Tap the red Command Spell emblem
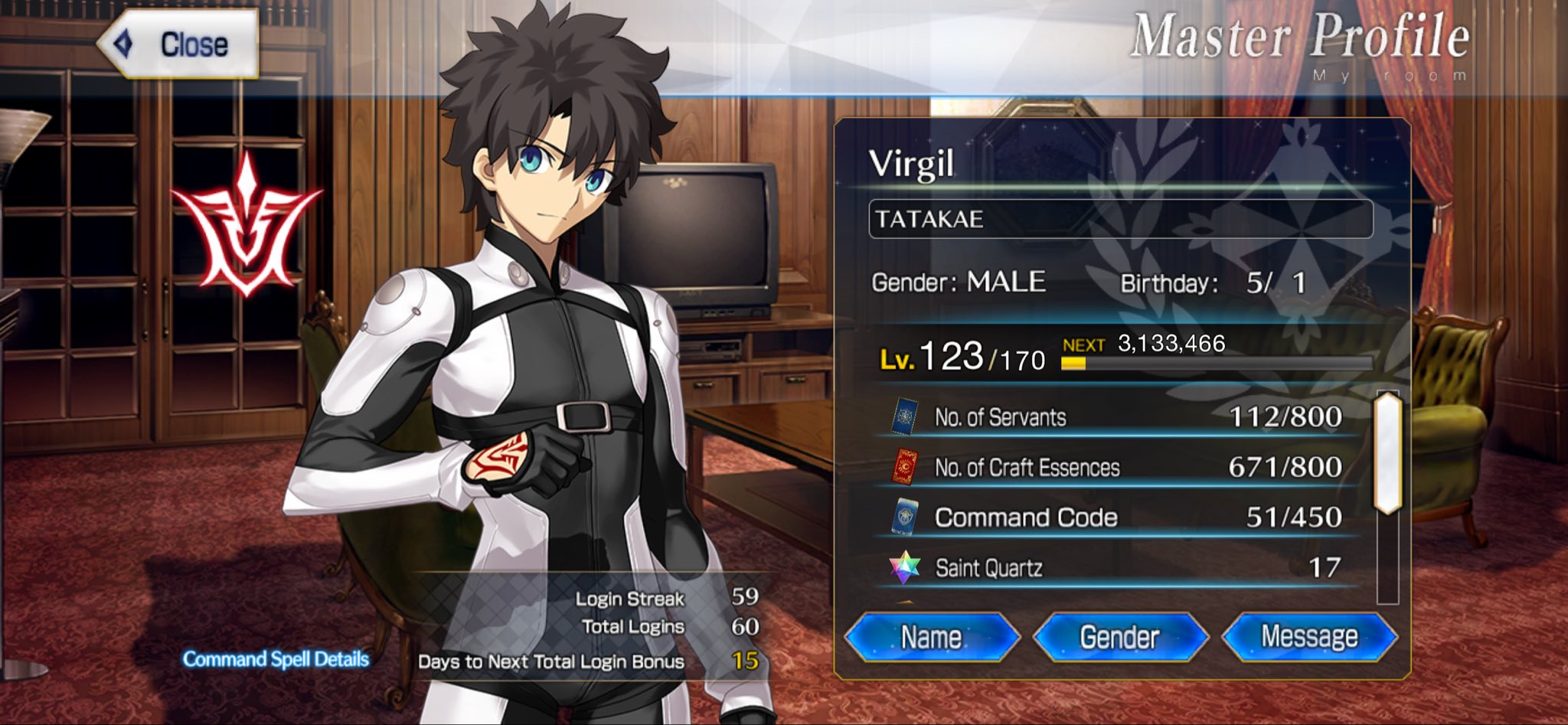Image resolution: width=1568 pixels, height=725 pixels. pos(246,227)
